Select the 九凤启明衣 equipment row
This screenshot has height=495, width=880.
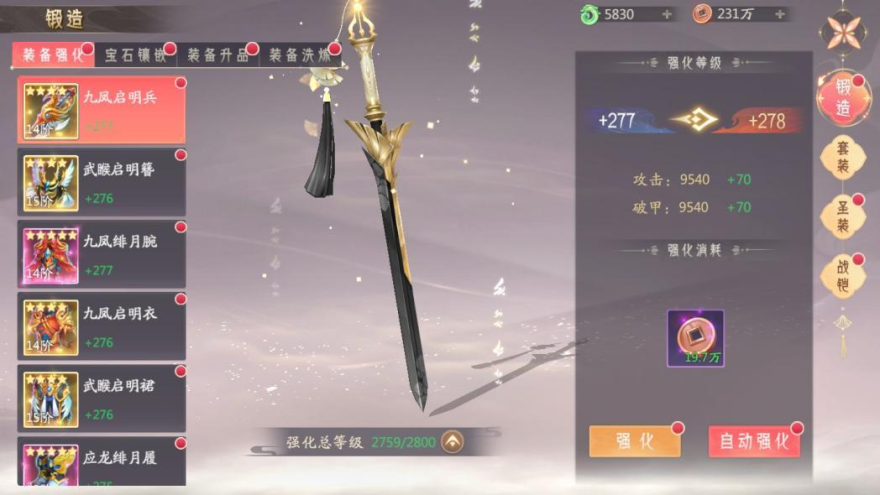click(x=102, y=326)
